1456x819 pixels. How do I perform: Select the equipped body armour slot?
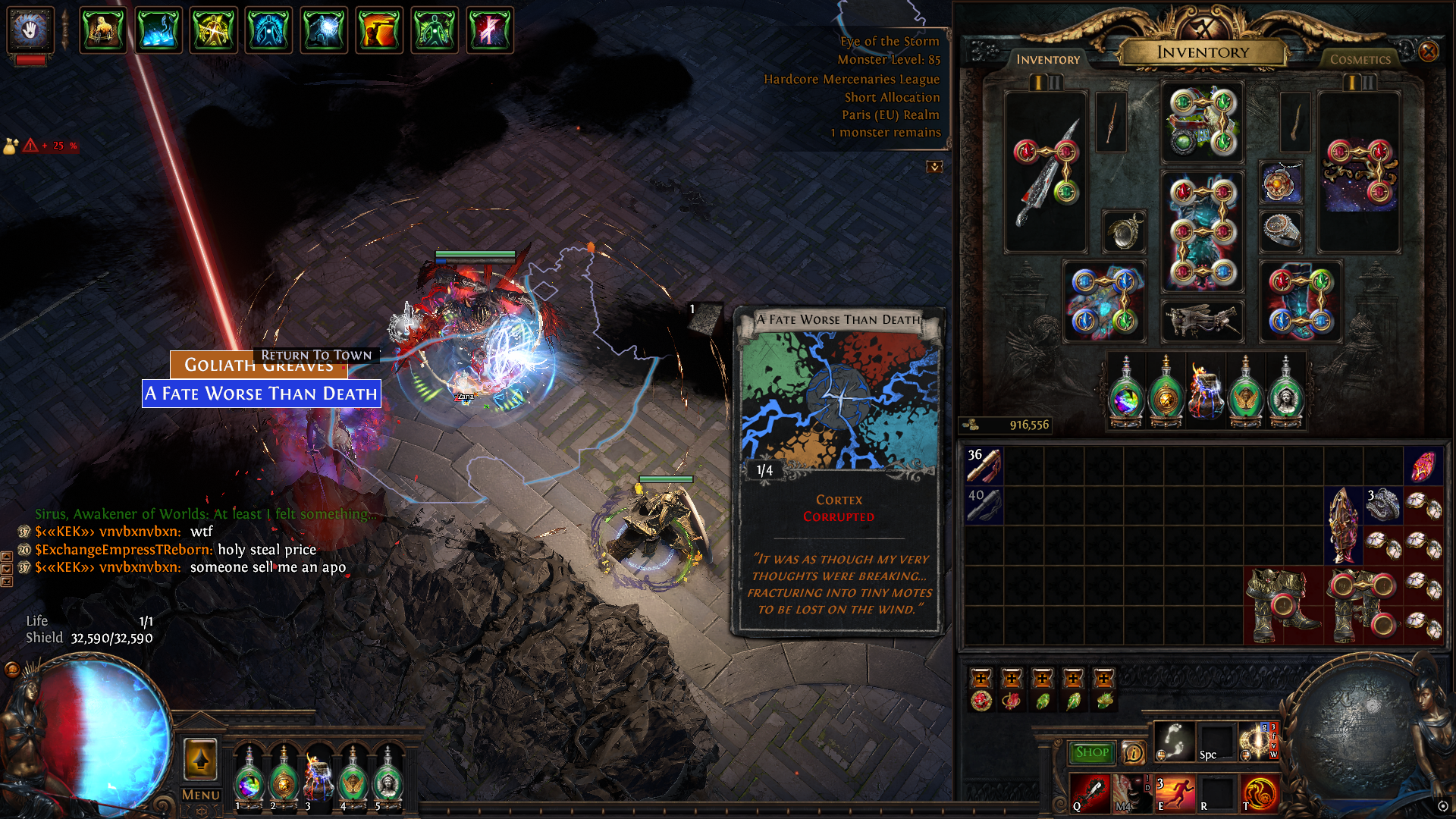(1203, 232)
